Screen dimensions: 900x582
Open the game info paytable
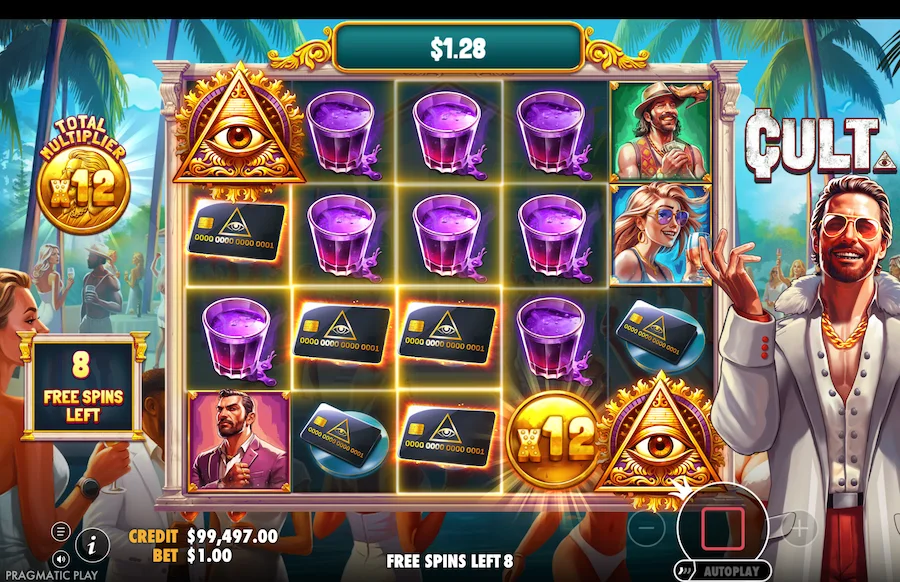(x=92, y=544)
